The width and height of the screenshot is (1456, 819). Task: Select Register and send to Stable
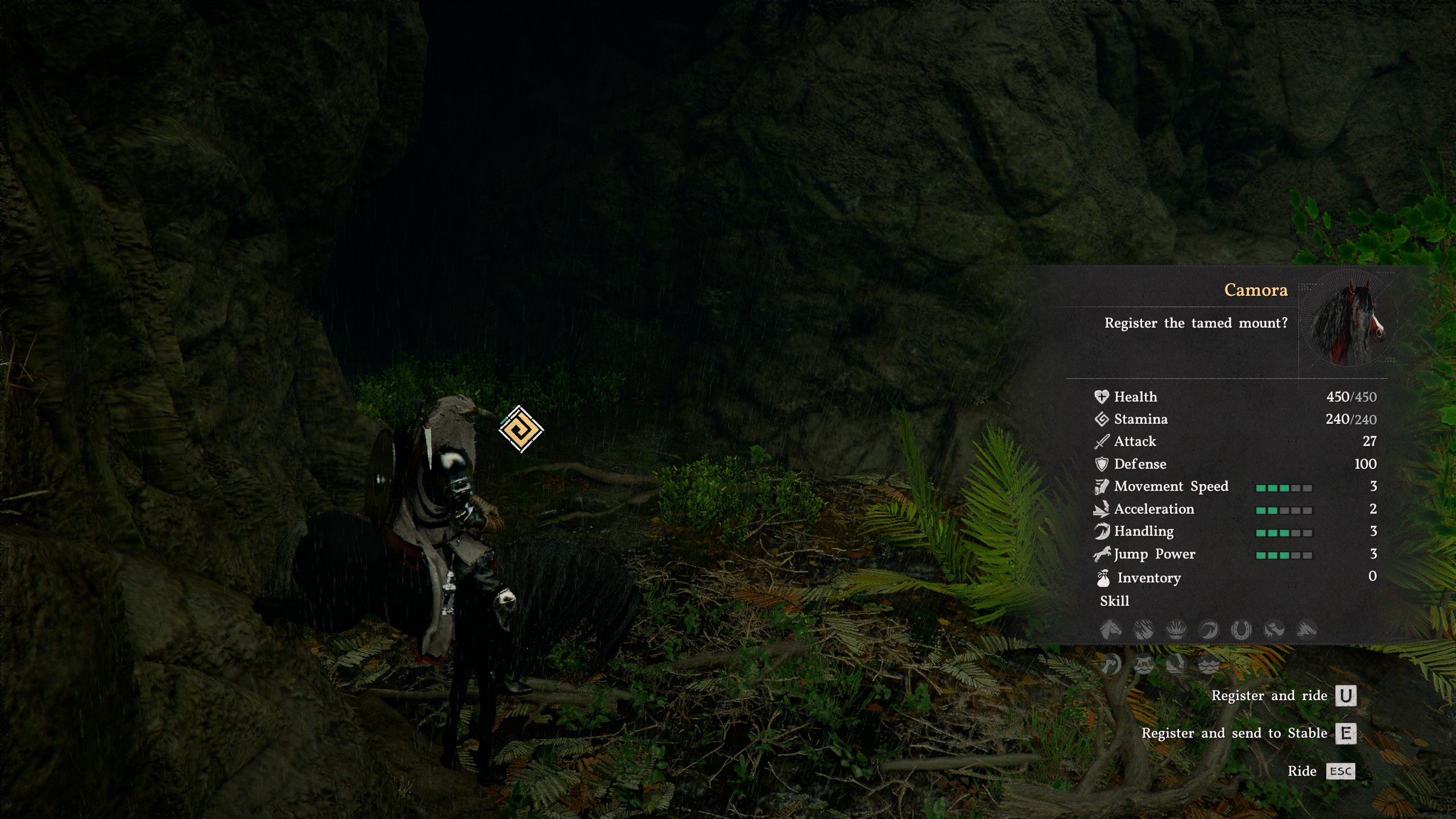click(1345, 733)
